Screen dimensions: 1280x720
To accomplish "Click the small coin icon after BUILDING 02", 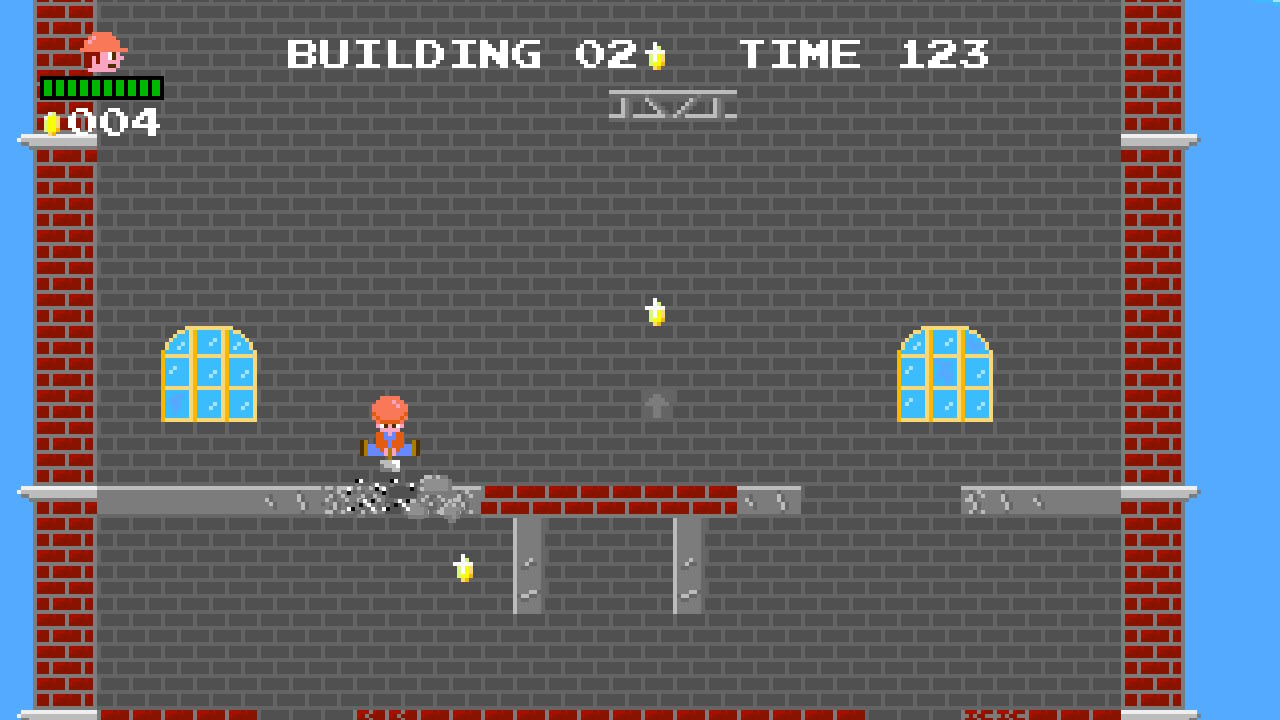I will pos(657,55).
